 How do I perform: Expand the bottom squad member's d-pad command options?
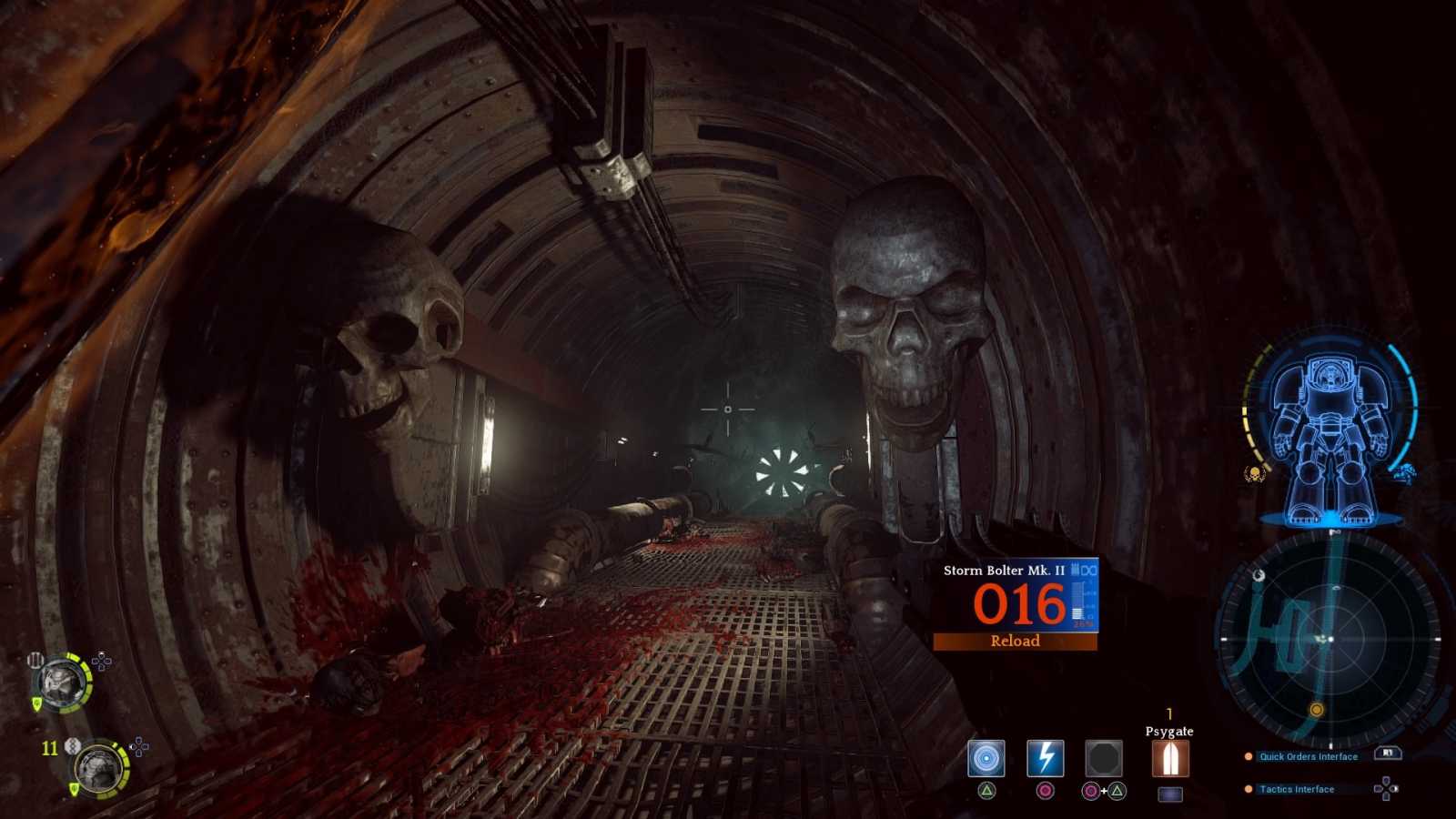click(138, 746)
